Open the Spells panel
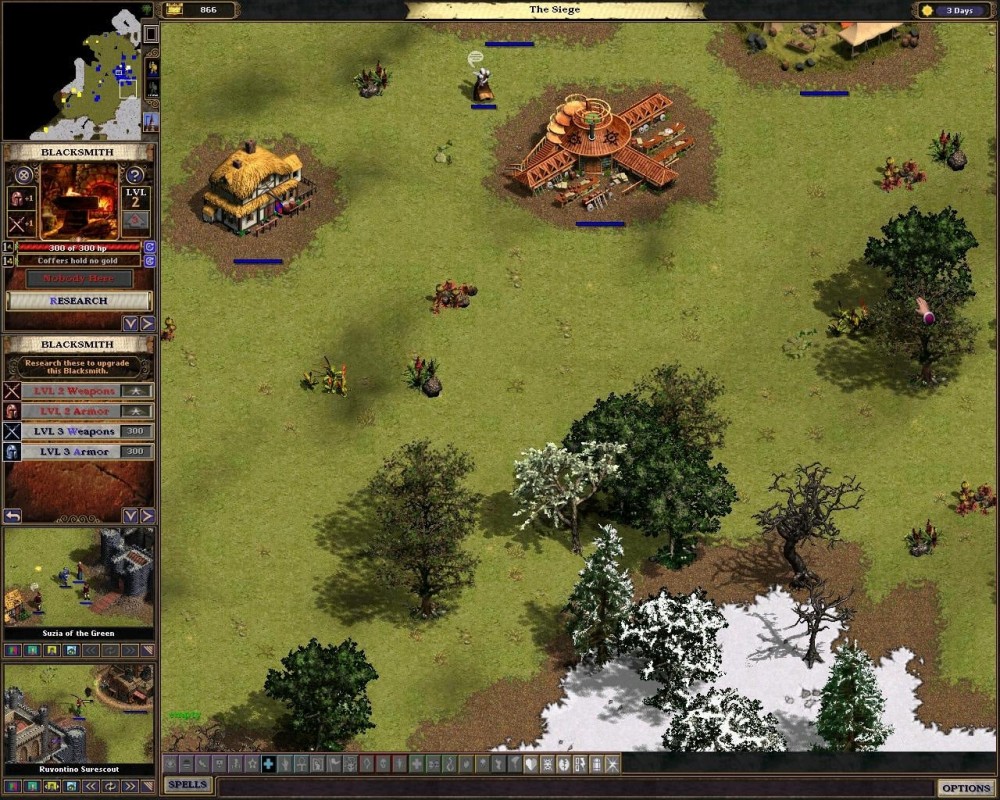The image size is (1000, 800). point(188,785)
